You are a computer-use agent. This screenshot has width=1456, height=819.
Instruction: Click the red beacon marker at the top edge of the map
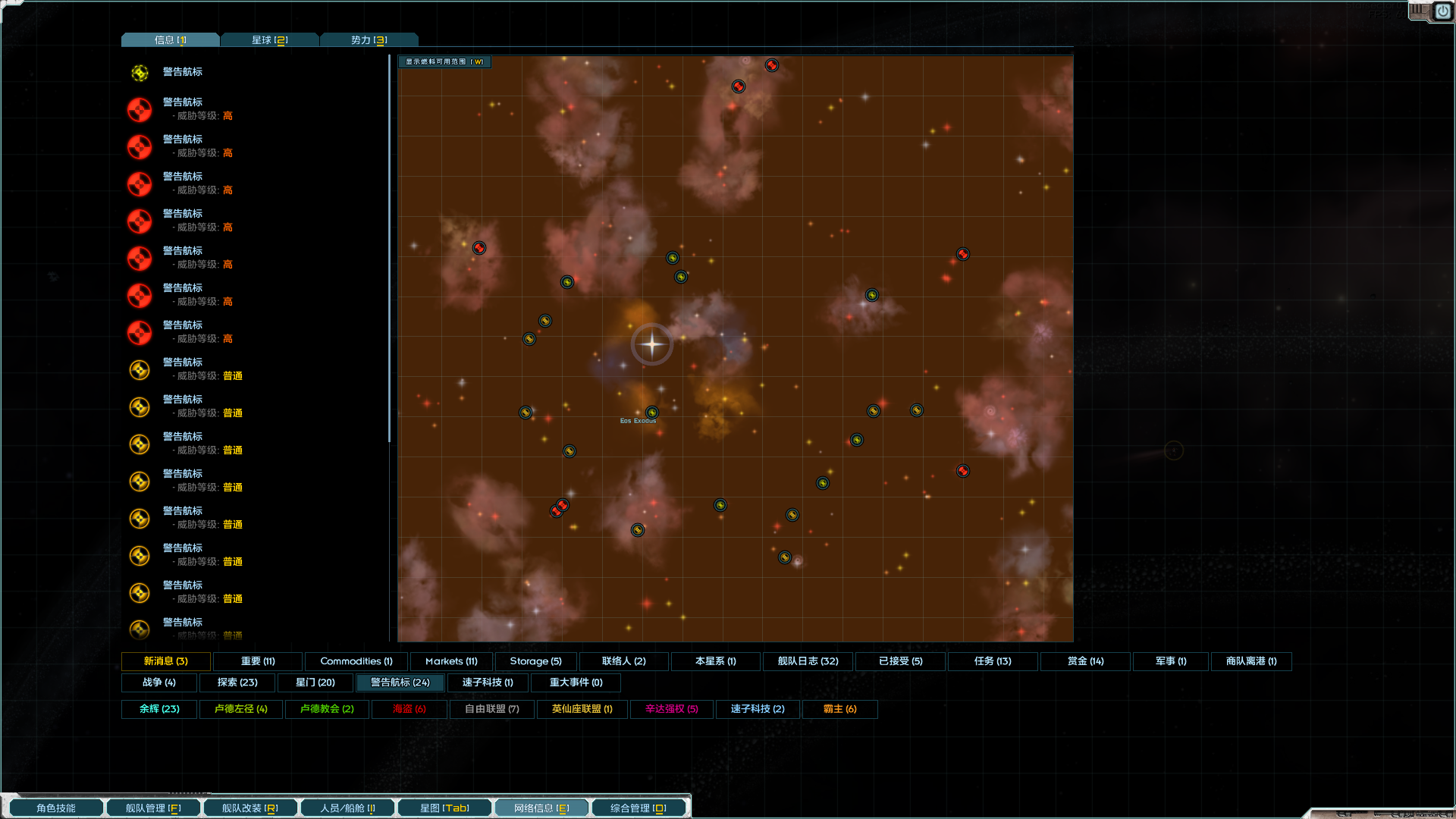pyautogui.click(x=772, y=64)
